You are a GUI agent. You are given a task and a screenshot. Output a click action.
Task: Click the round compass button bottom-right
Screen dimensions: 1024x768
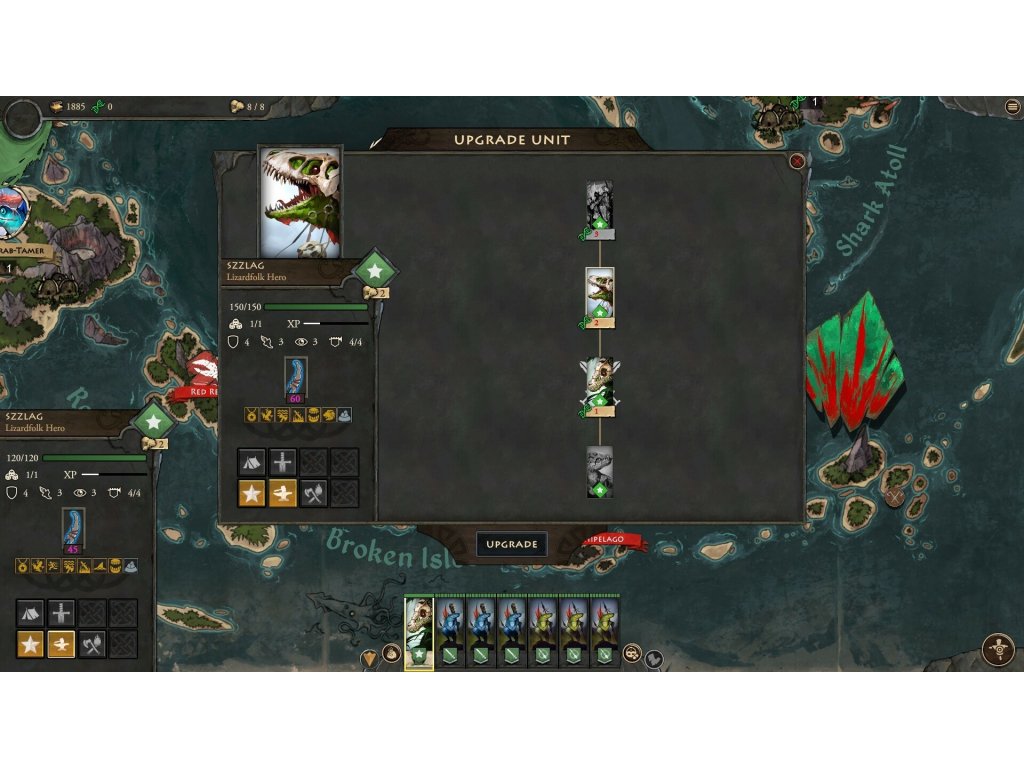[997, 649]
